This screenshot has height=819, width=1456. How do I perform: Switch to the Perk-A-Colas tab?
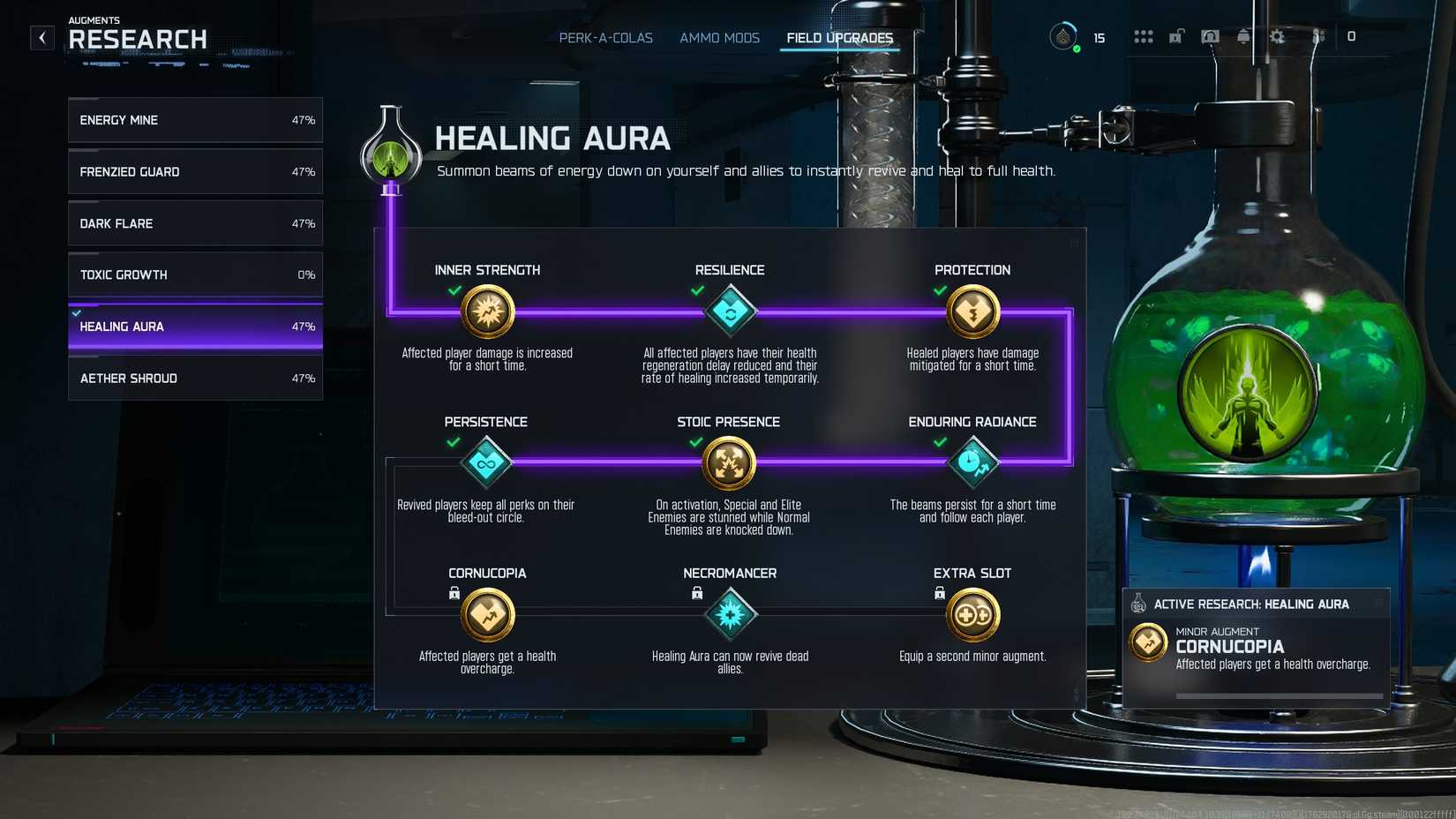pos(605,38)
